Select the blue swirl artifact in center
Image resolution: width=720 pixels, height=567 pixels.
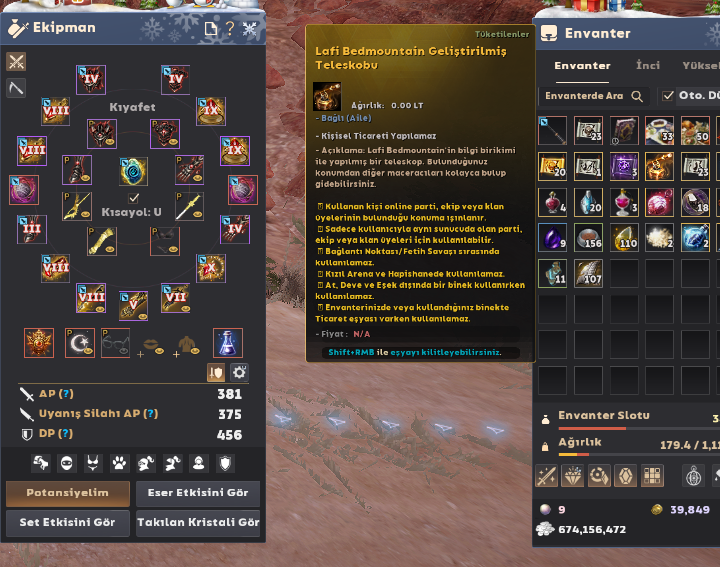point(134,172)
